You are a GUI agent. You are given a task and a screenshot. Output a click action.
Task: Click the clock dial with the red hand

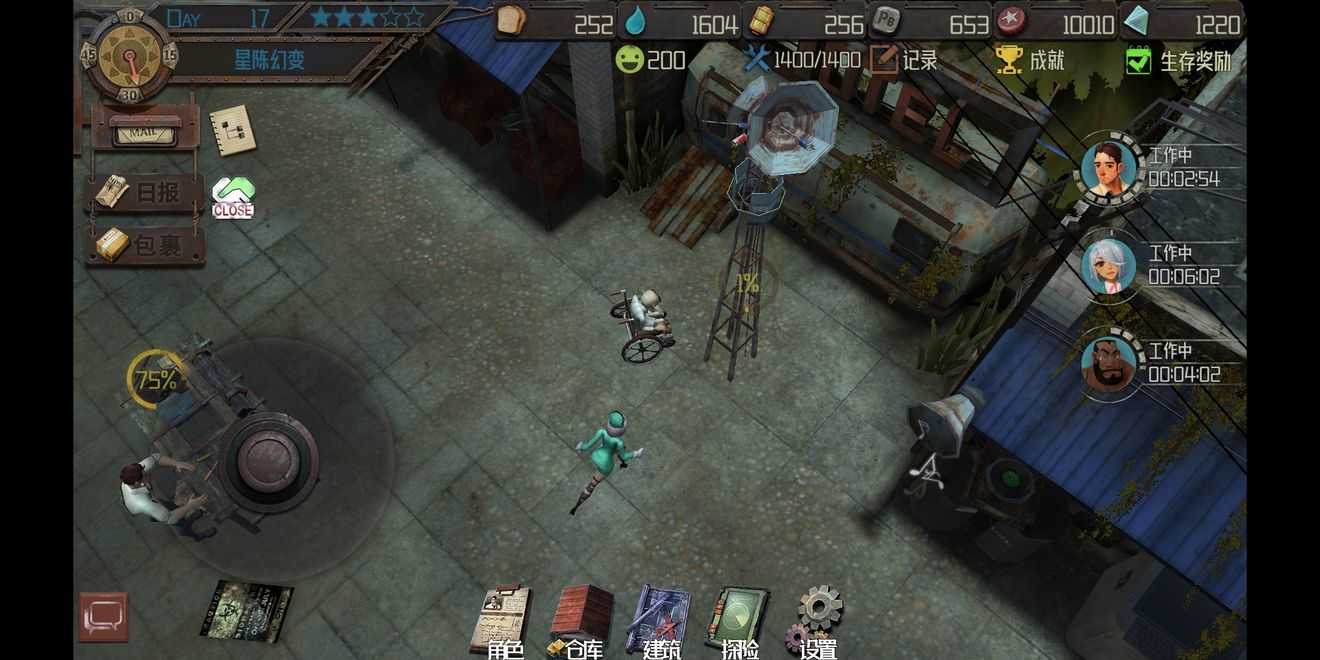pos(130,55)
